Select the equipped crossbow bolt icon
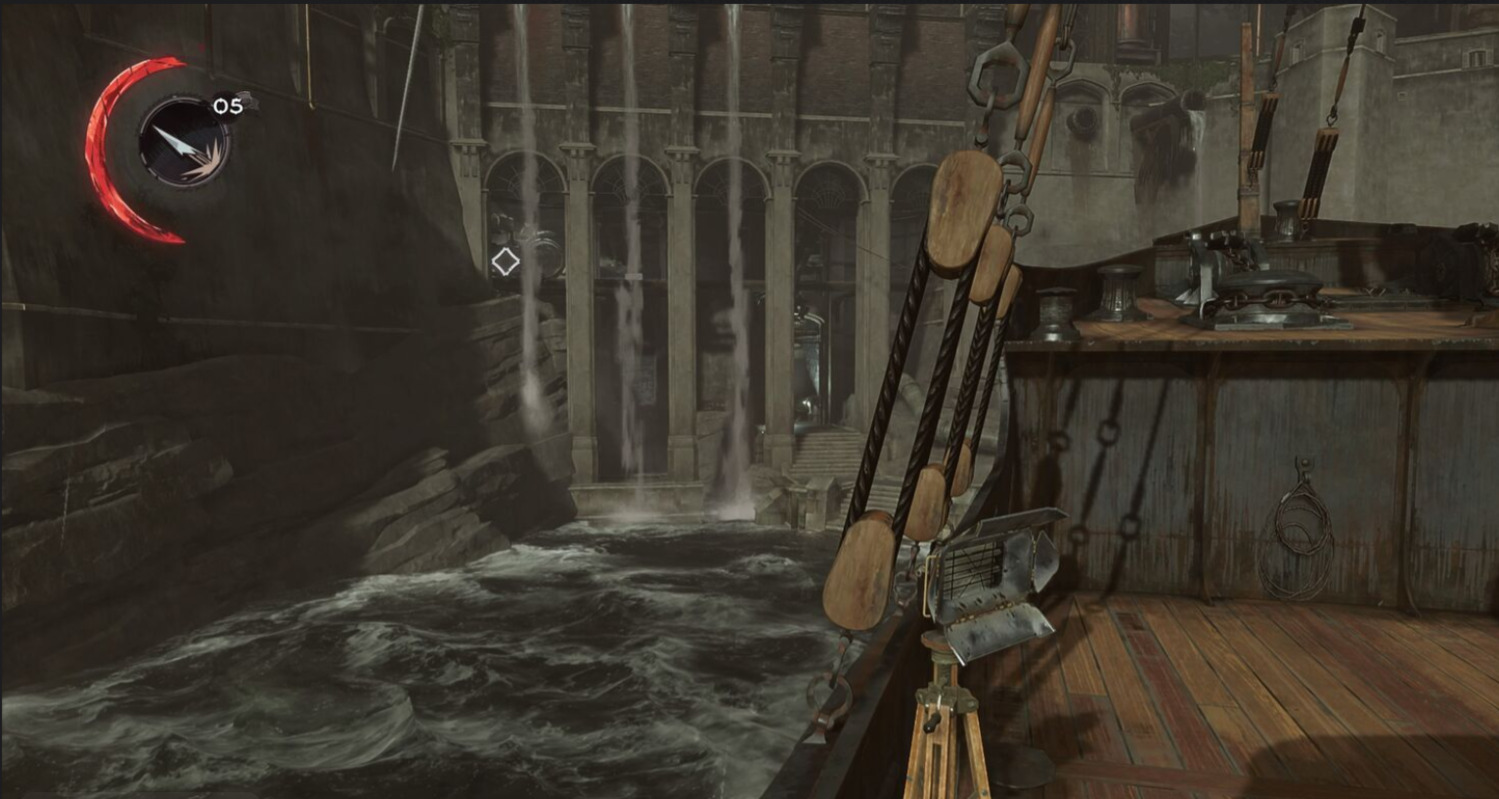 click(x=183, y=143)
